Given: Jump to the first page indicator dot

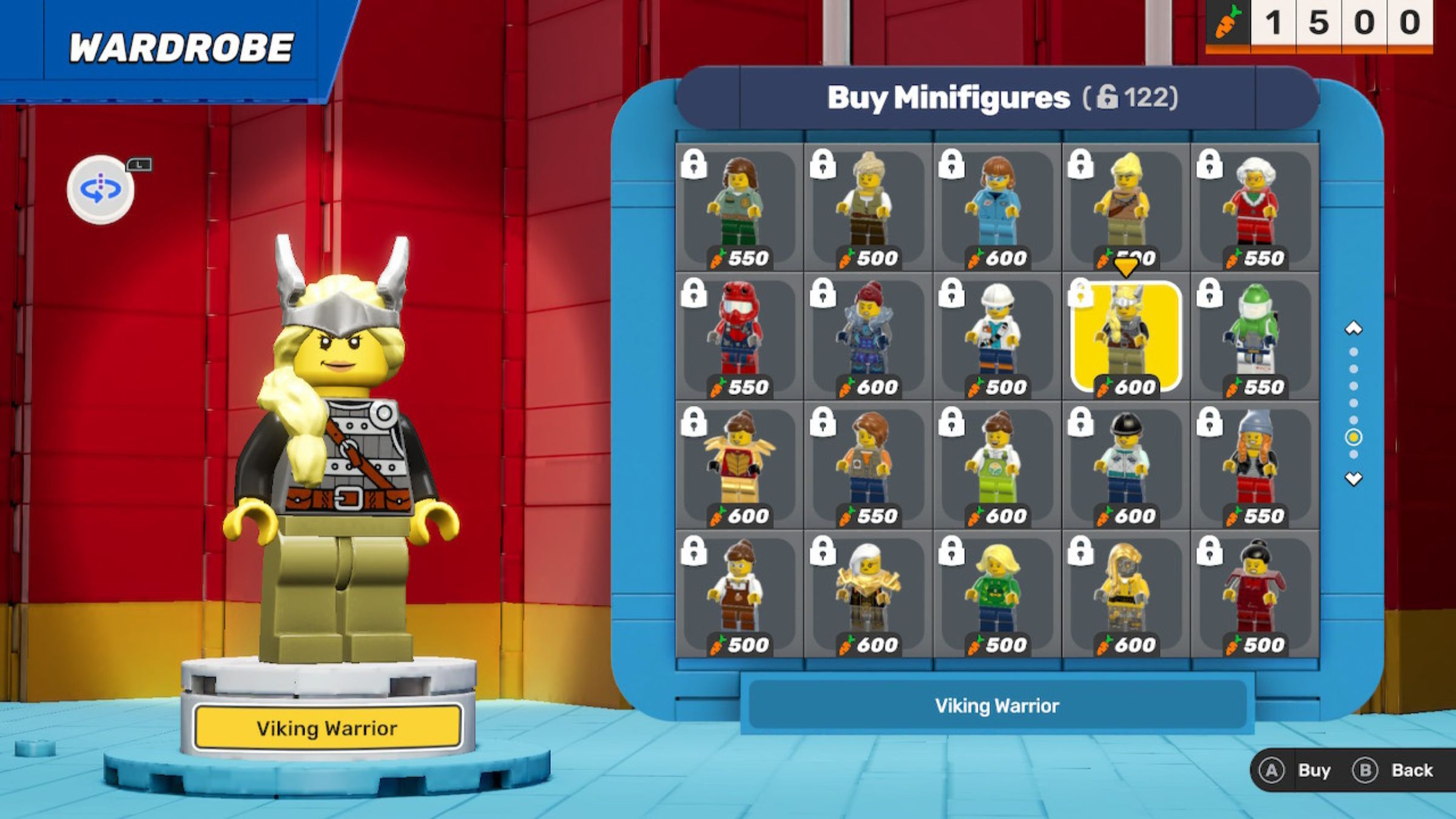Looking at the screenshot, I should [x=1353, y=352].
